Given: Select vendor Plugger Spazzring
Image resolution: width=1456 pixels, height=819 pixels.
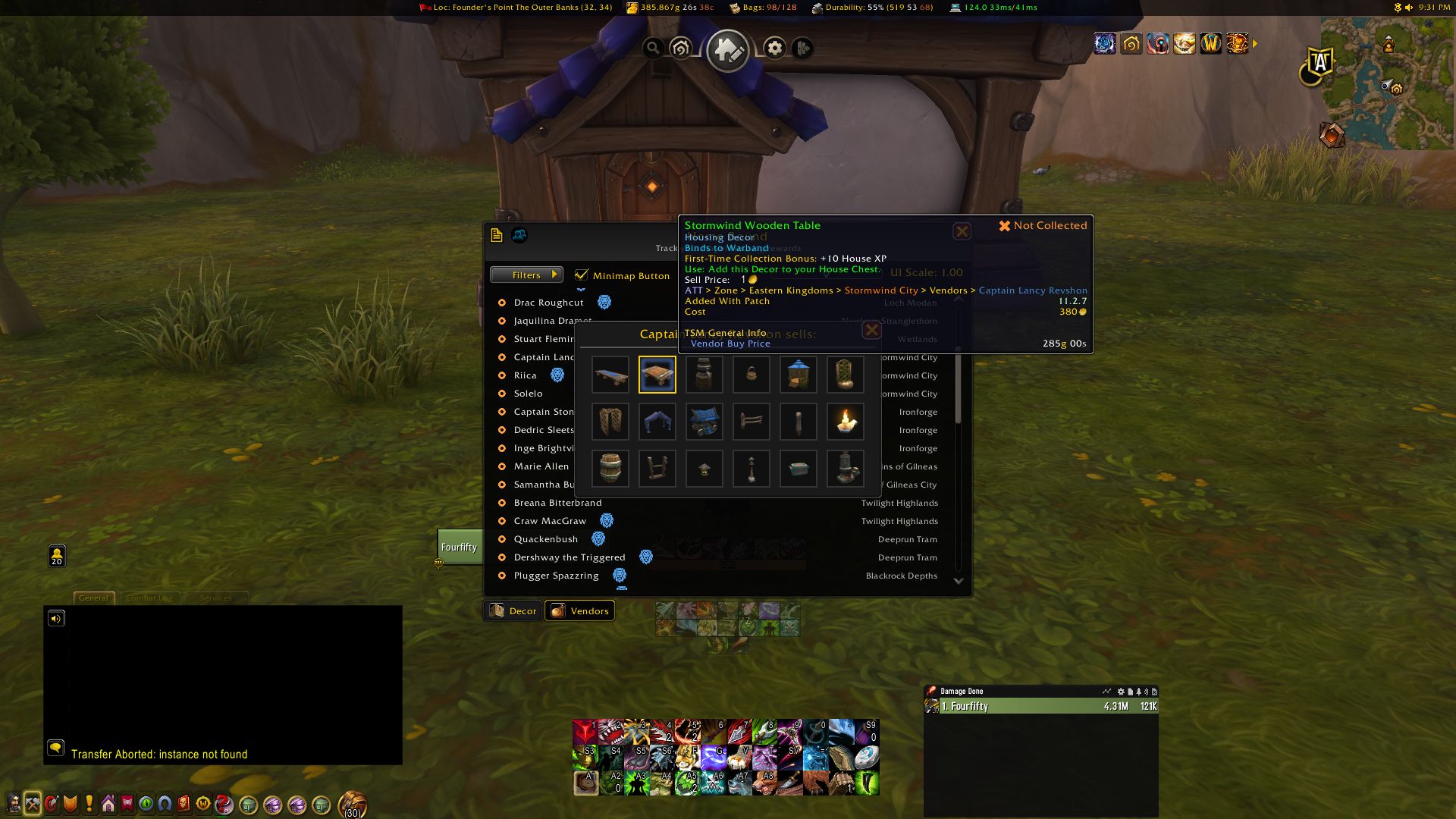Looking at the screenshot, I should click(556, 576).
